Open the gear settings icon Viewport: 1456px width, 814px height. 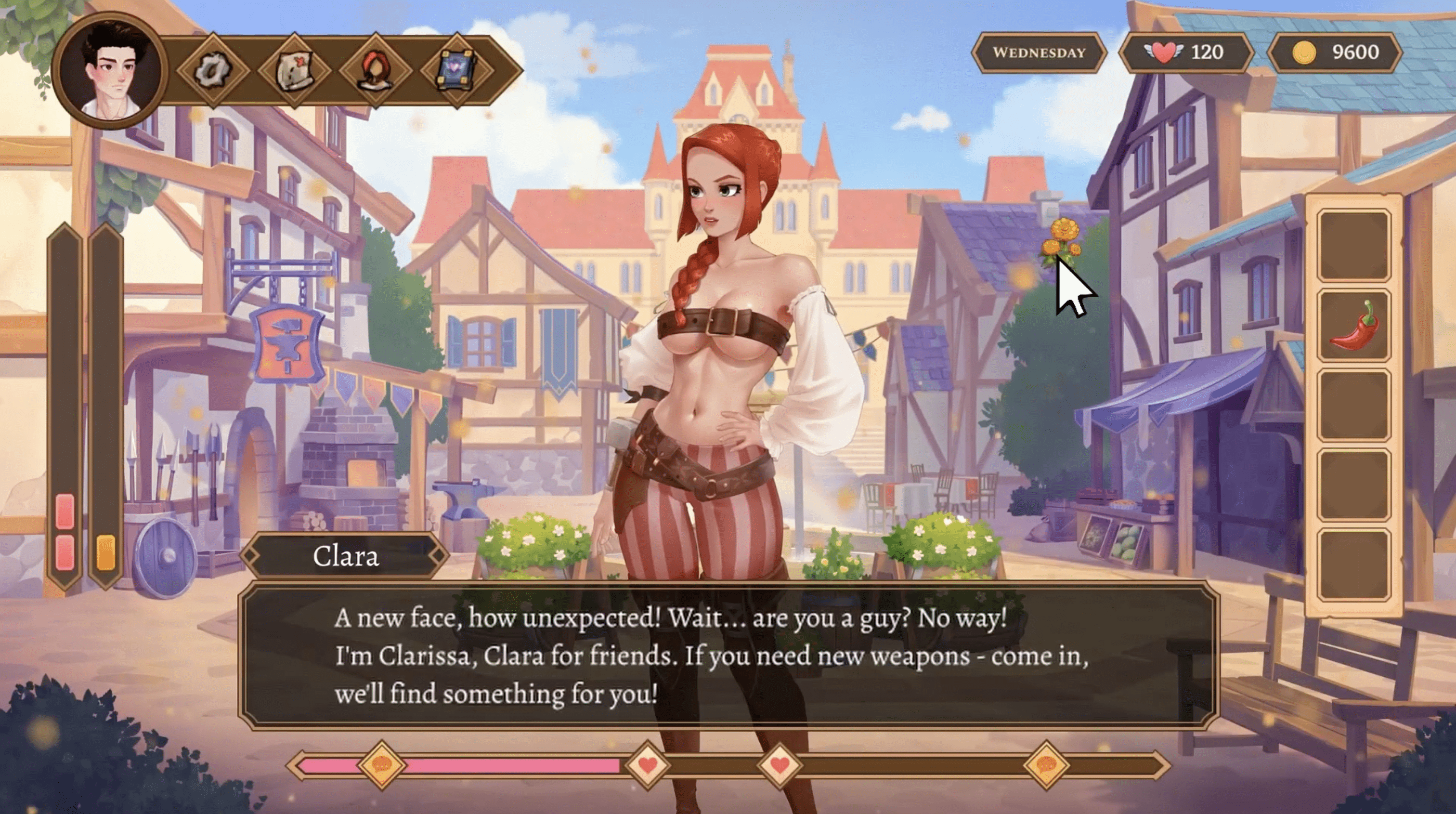click(212, 71)
